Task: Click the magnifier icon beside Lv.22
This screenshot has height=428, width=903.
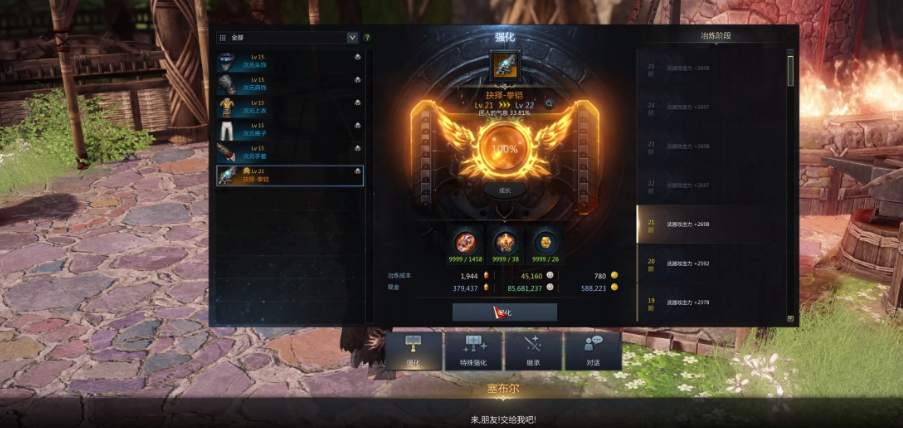Action: coord(549,104)
